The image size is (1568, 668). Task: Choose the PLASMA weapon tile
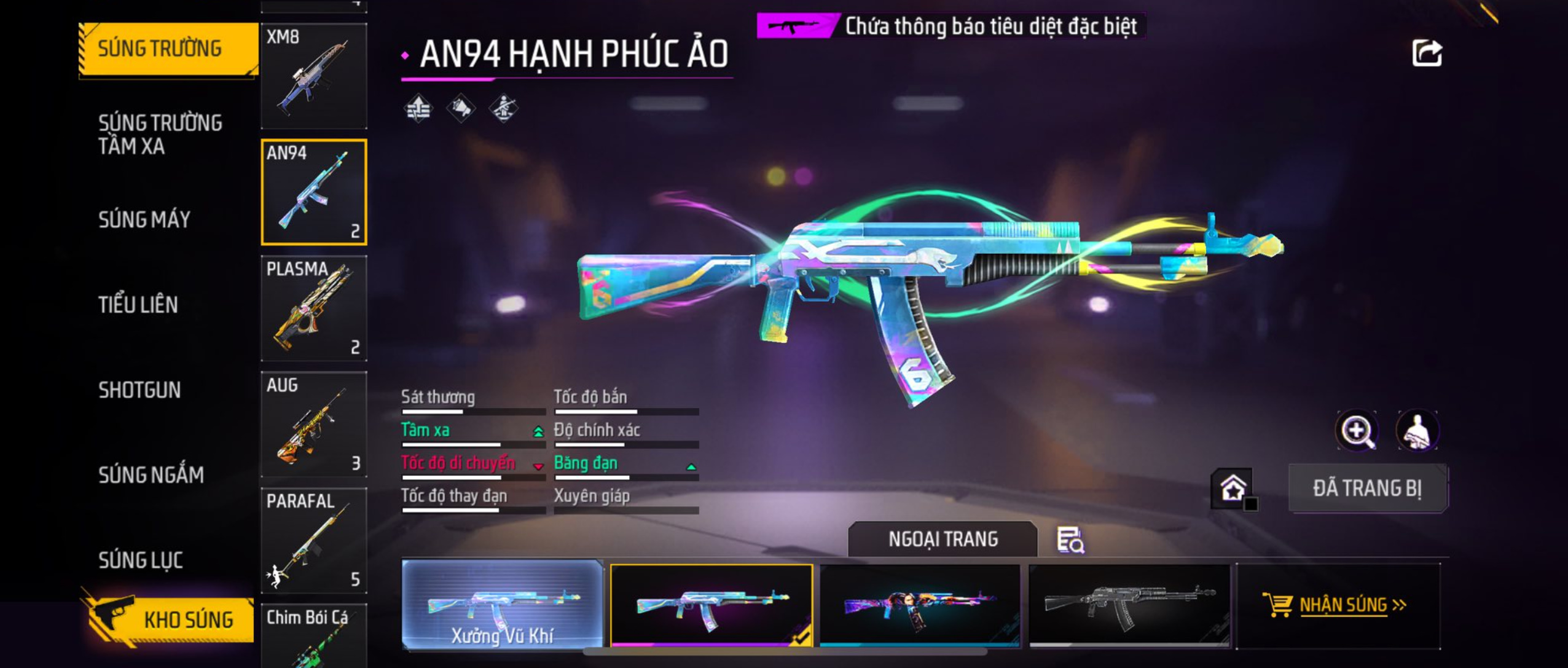pos(314,308)
